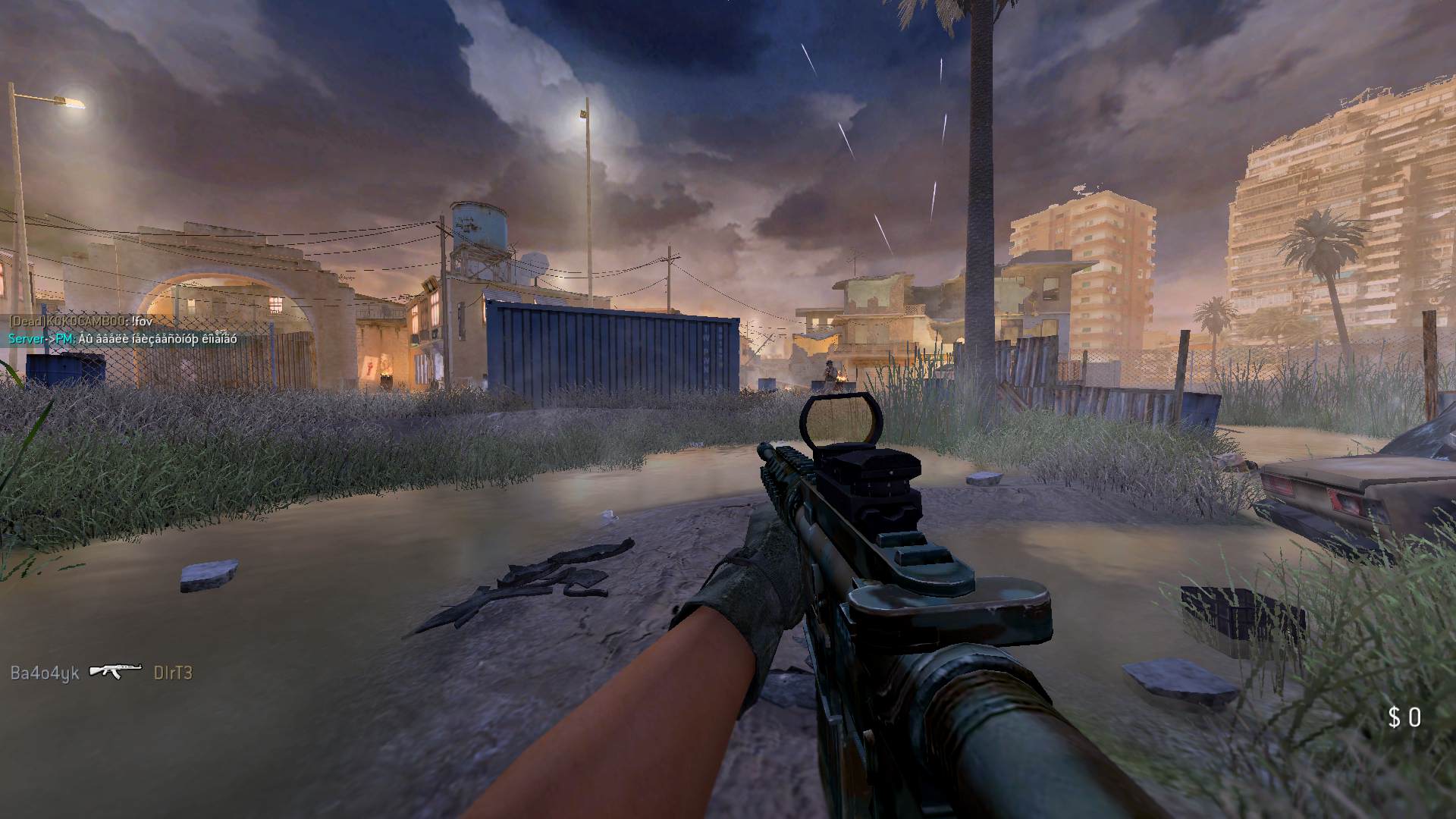Viewport: 1456px width, 819px height.
Task: Click the !fov command text in chat
Action: tap(143, 321)
